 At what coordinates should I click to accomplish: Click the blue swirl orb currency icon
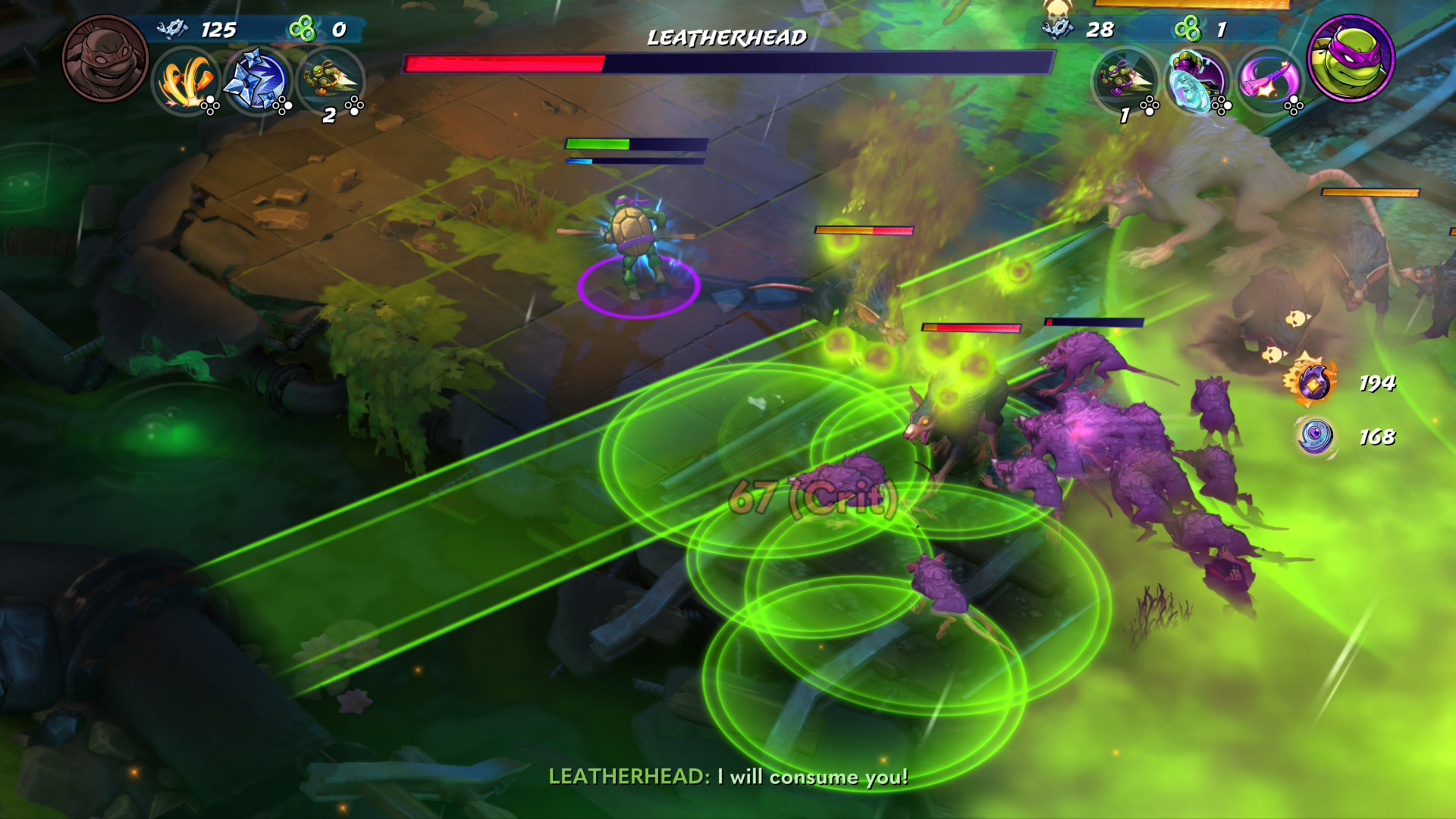click(x=1315, y=437)
